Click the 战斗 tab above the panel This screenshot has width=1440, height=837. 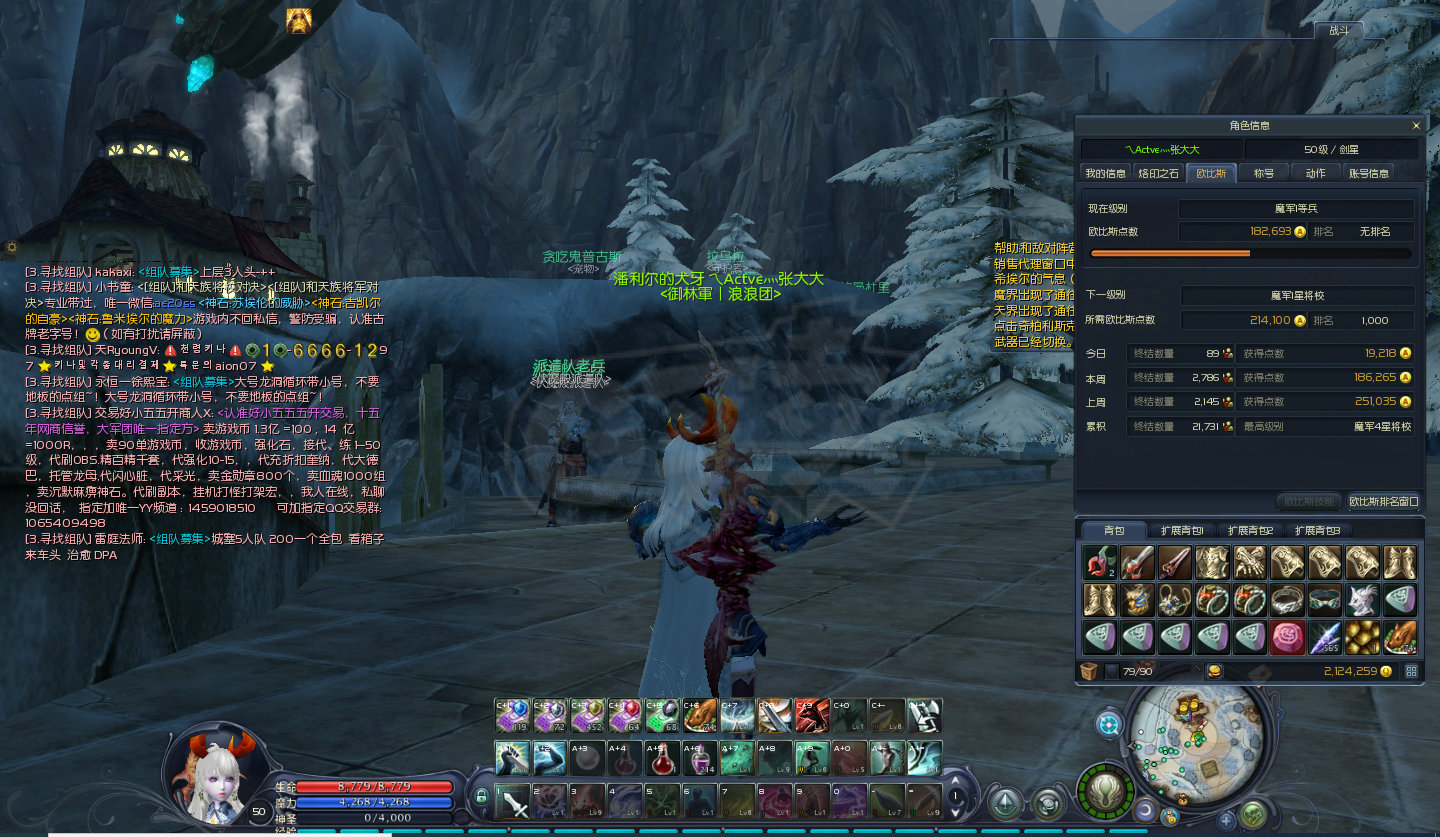coord(1338,30)
